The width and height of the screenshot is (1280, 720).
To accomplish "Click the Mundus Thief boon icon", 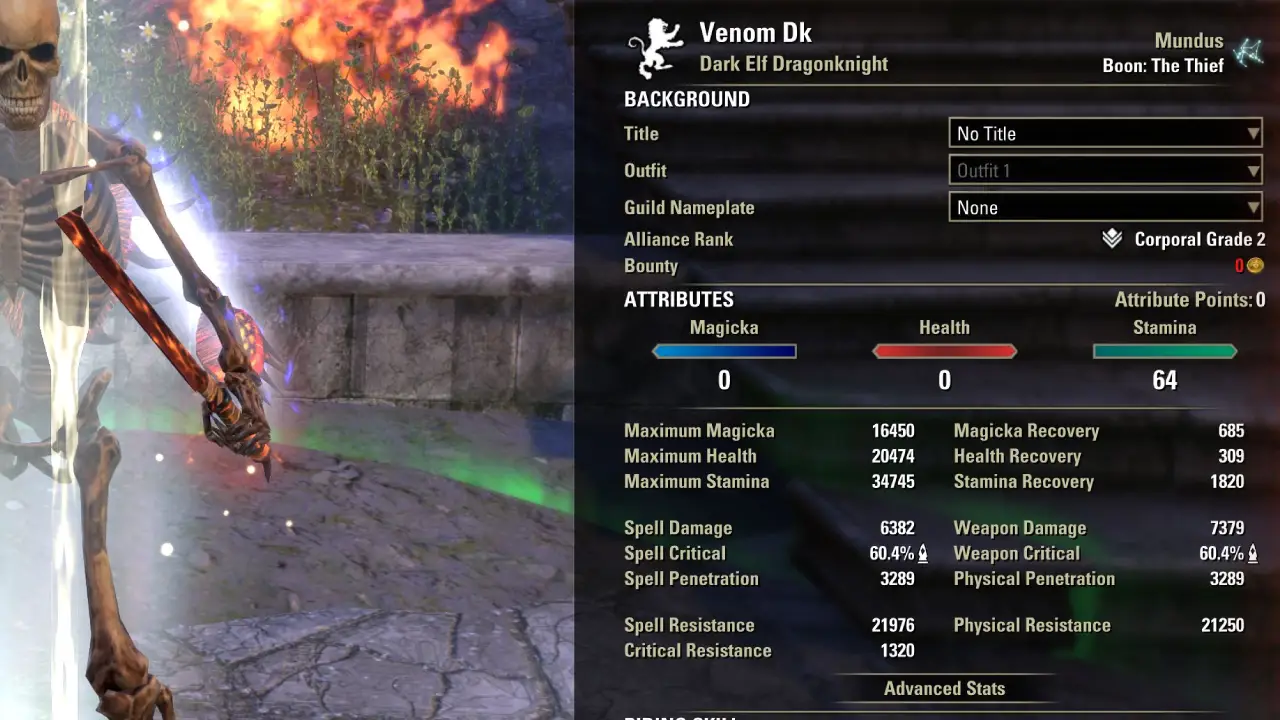I will [1248, 52].
